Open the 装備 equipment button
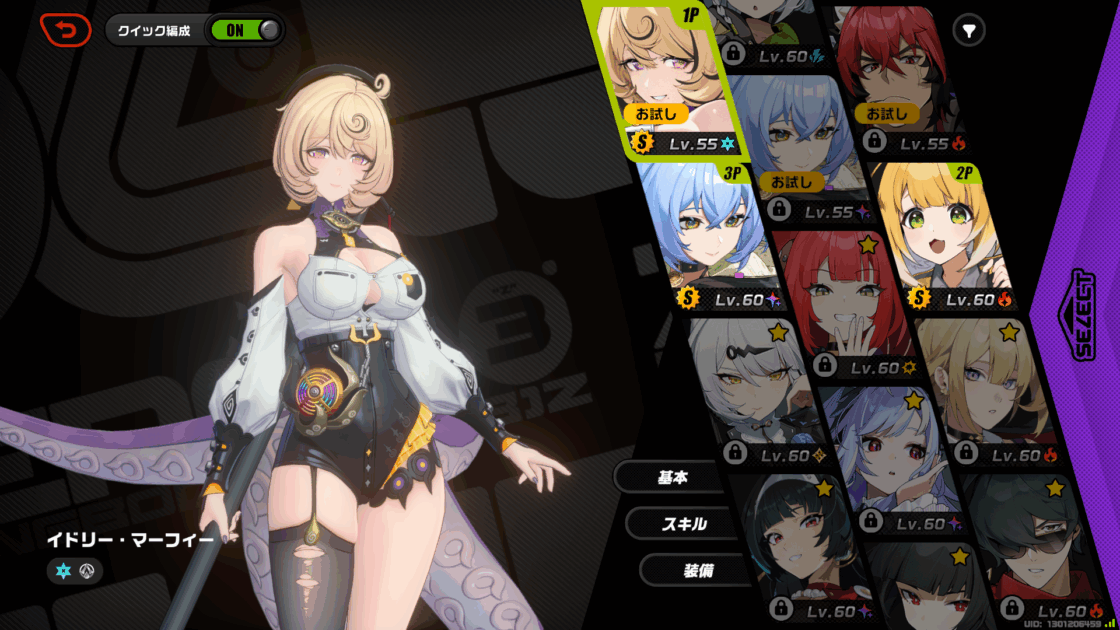This screenshot has height=630, width=1120. 698,570
